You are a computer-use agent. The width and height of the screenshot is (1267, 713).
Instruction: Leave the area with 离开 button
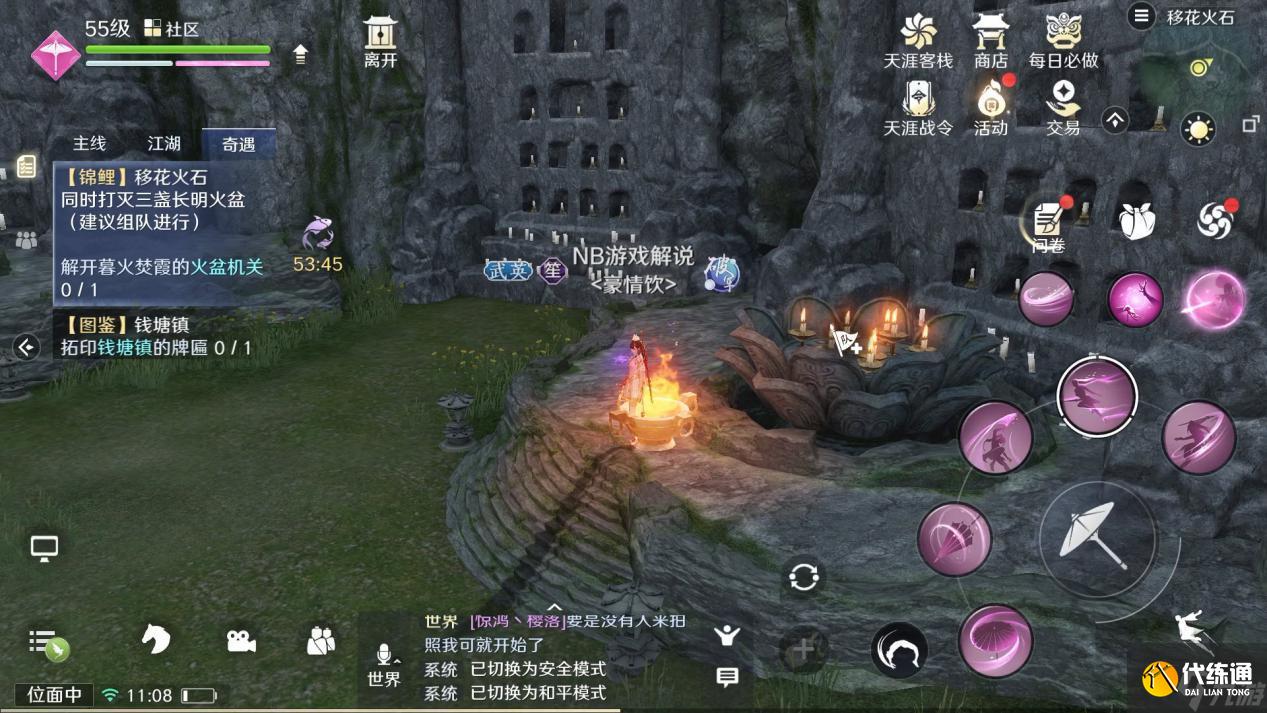coord(380,42)
